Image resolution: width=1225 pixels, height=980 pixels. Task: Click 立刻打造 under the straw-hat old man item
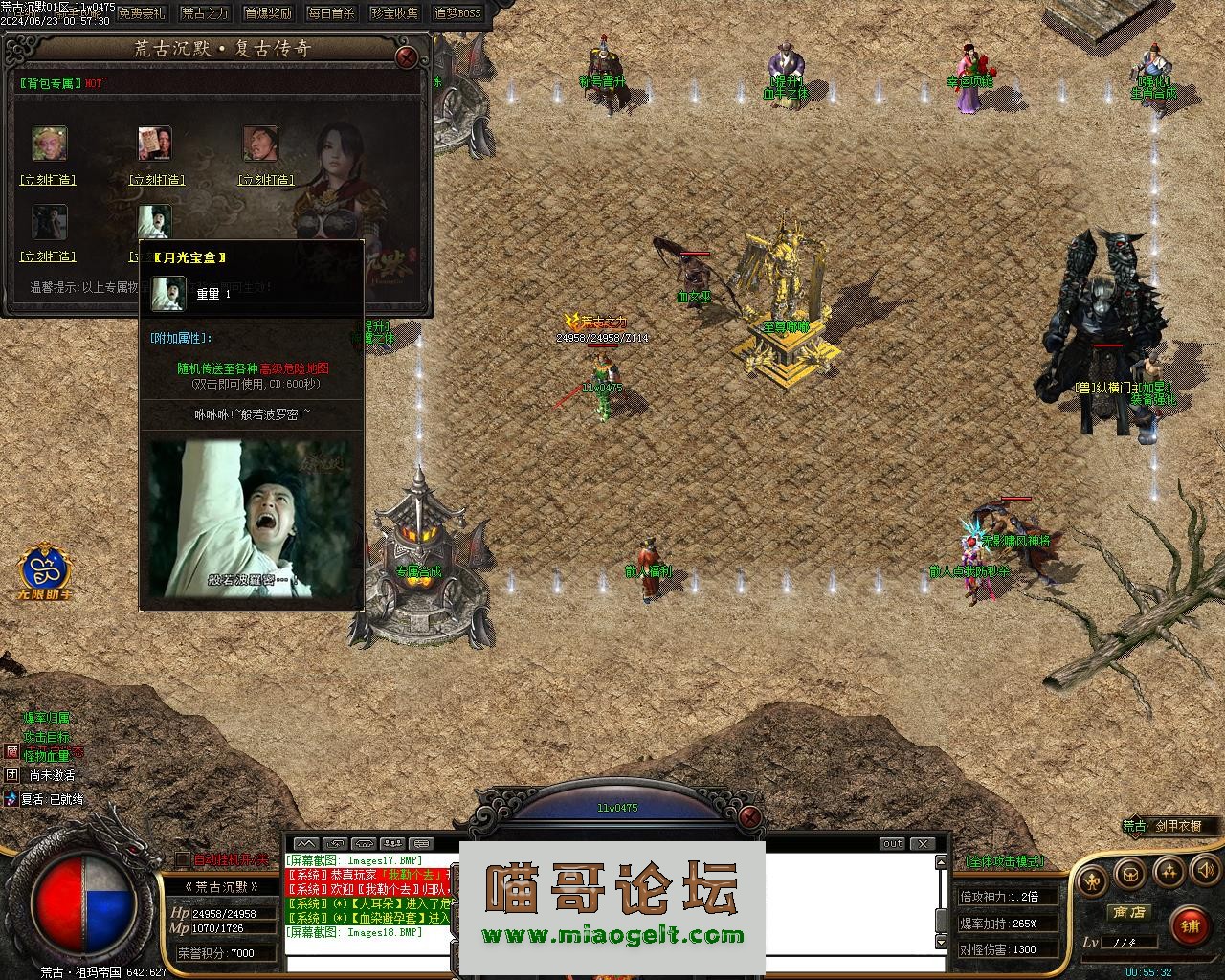[x=48, y=180]
